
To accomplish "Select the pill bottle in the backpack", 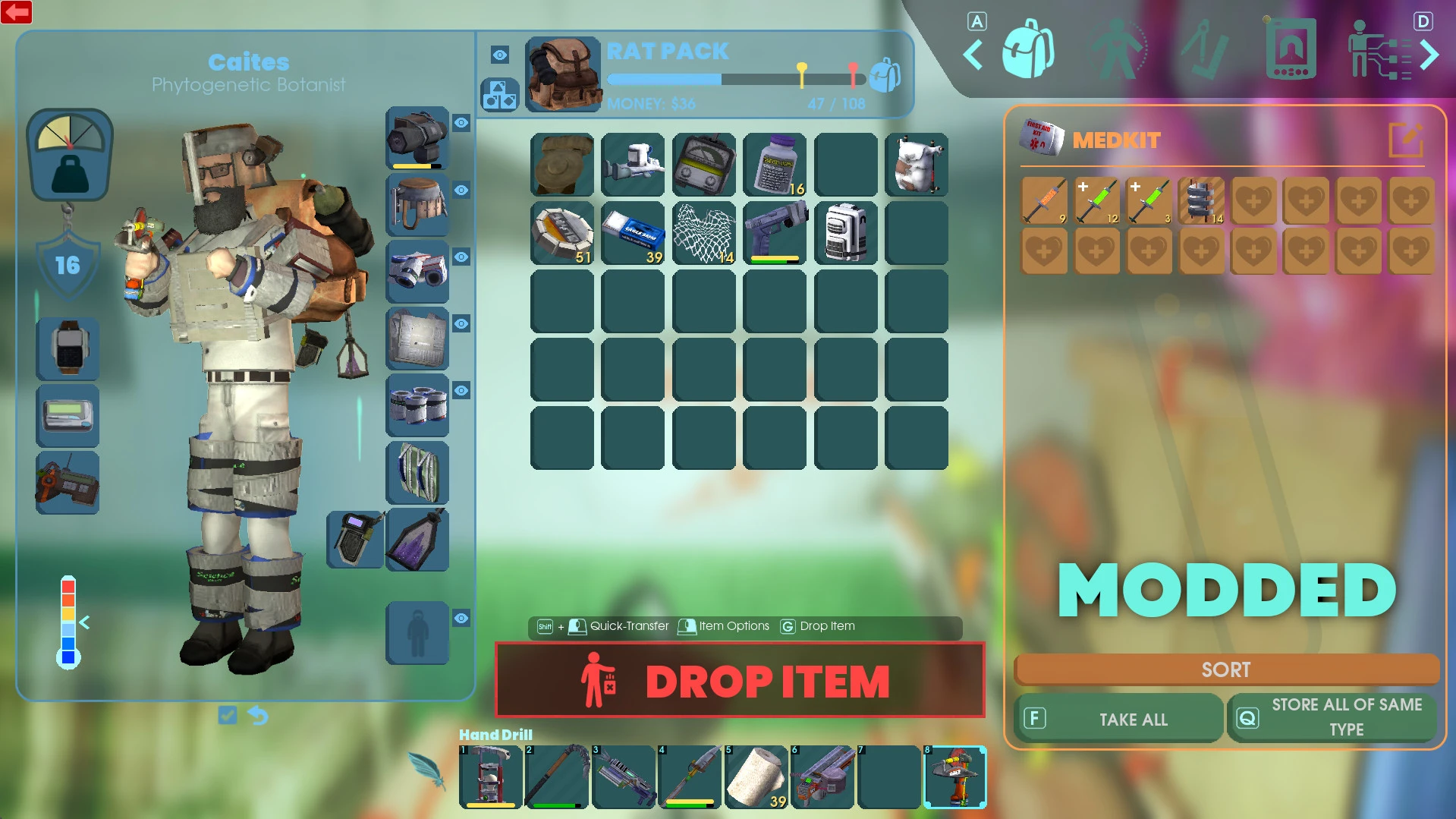I will (x=775, y=165).
